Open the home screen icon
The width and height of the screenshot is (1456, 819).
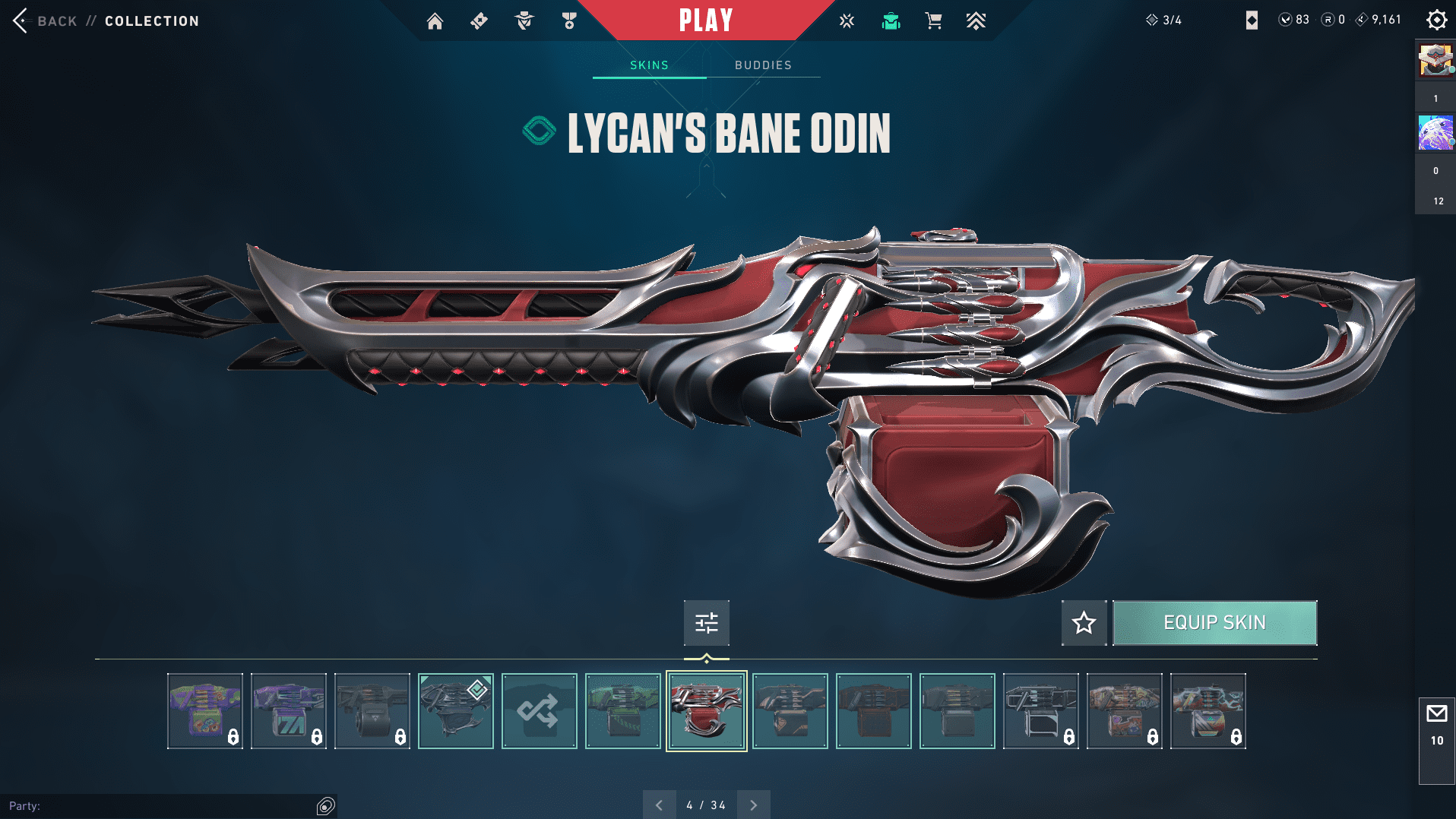pyautogui.click(x=435, y=21)
